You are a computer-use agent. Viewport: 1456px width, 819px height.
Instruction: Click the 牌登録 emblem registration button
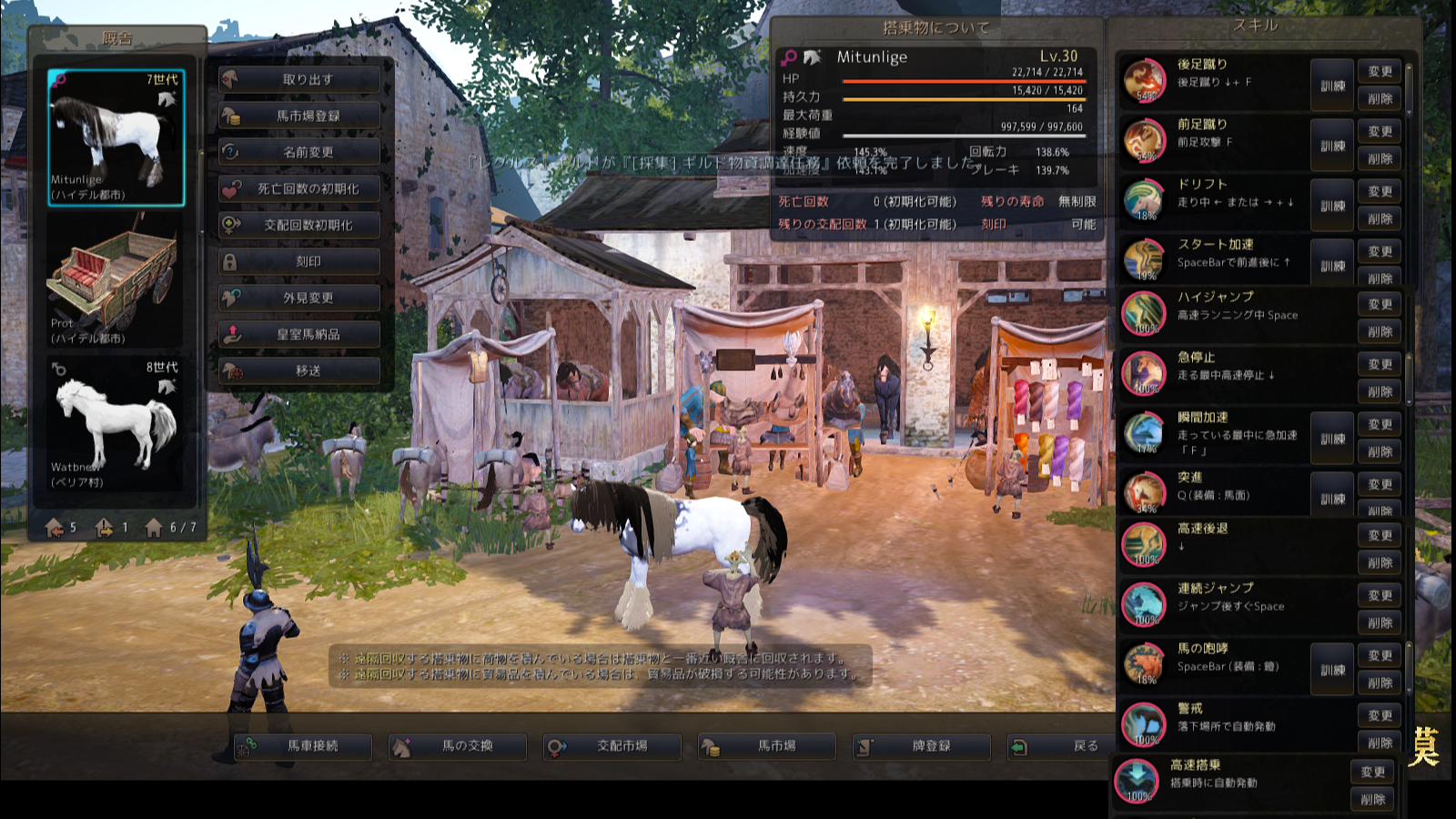(922, 746)
